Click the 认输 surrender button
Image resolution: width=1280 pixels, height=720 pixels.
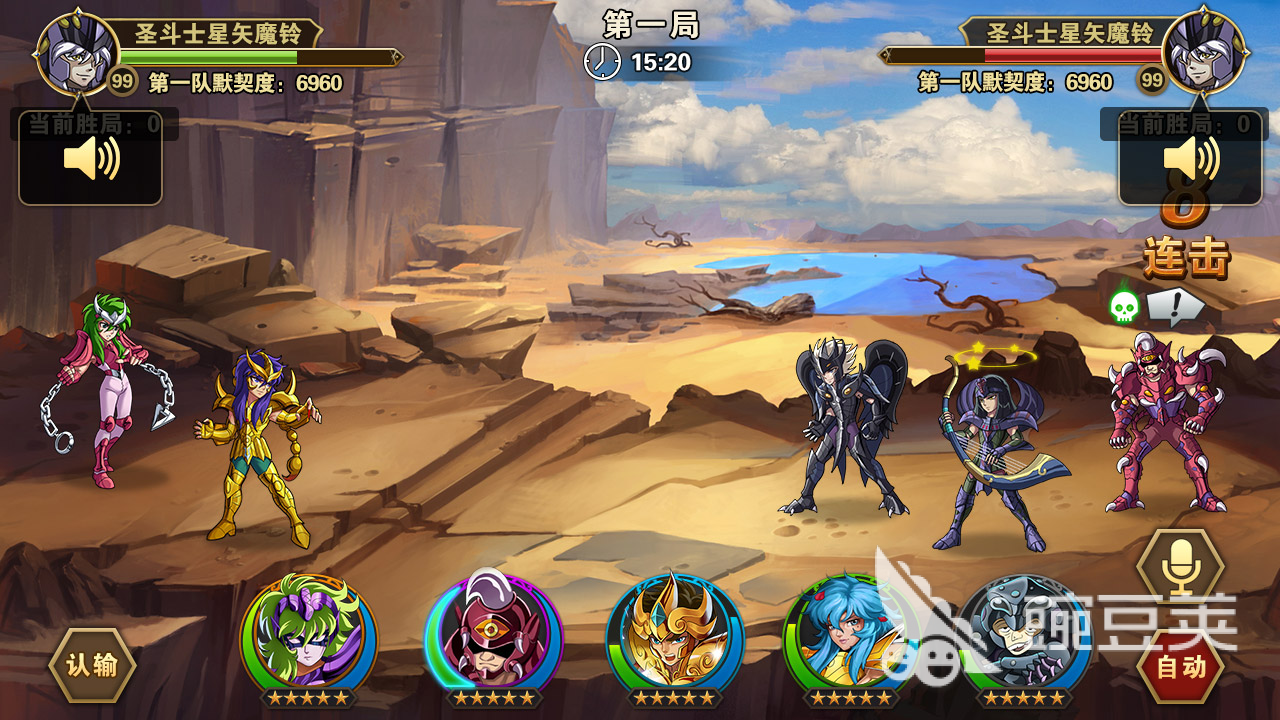92,665
